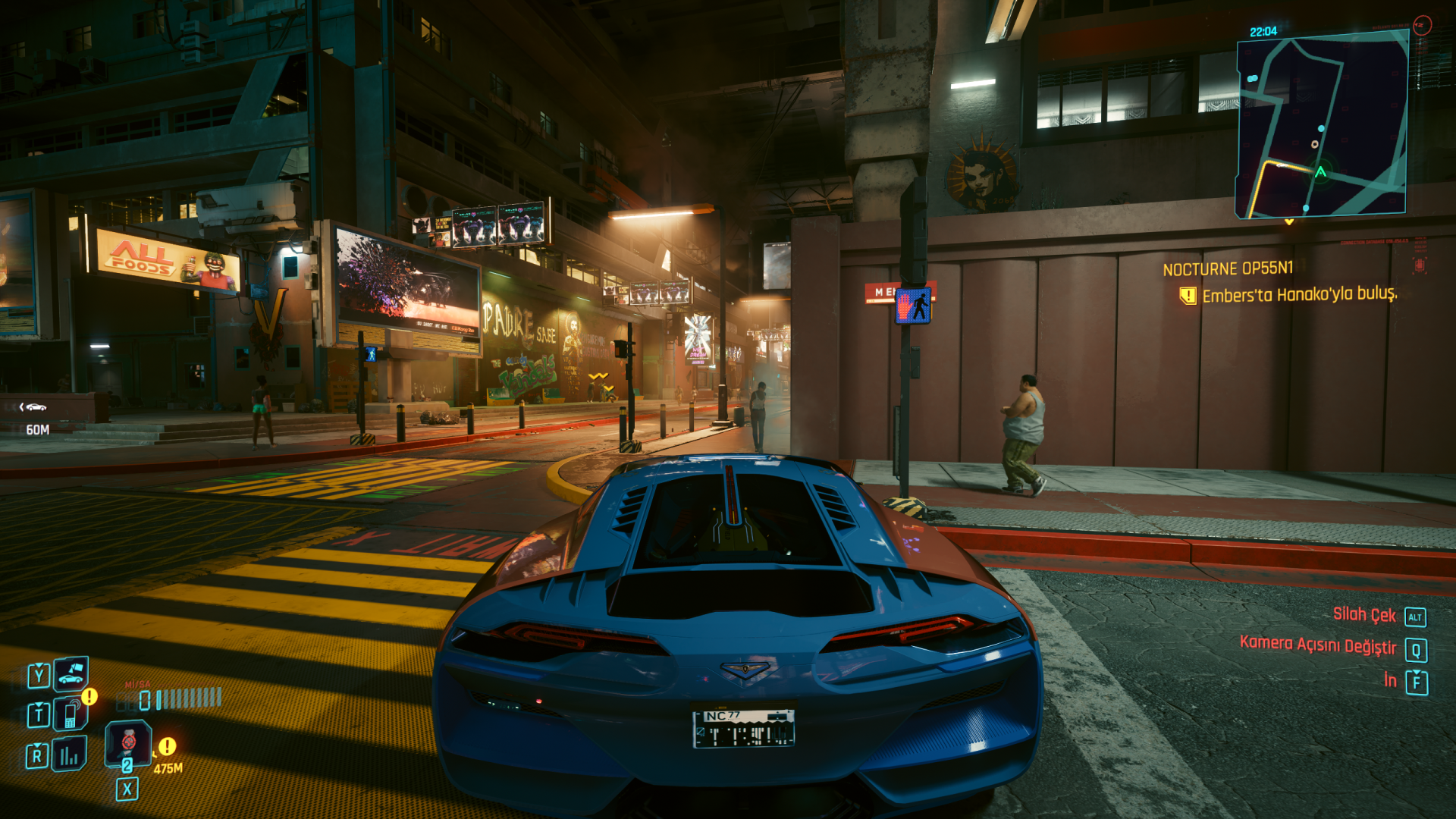Open the radio bars icon

point(69,755)
